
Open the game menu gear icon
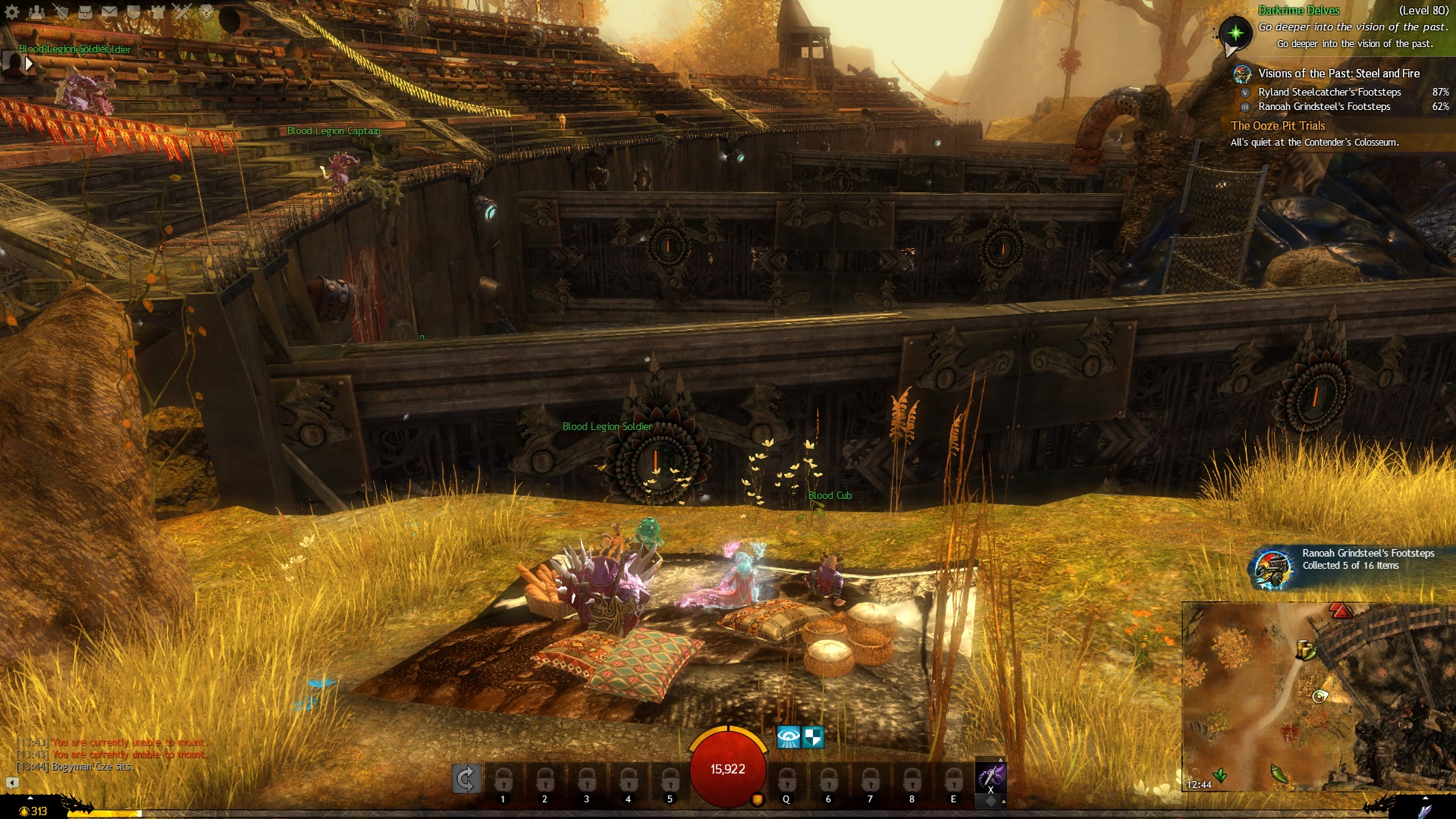[12, 12]
